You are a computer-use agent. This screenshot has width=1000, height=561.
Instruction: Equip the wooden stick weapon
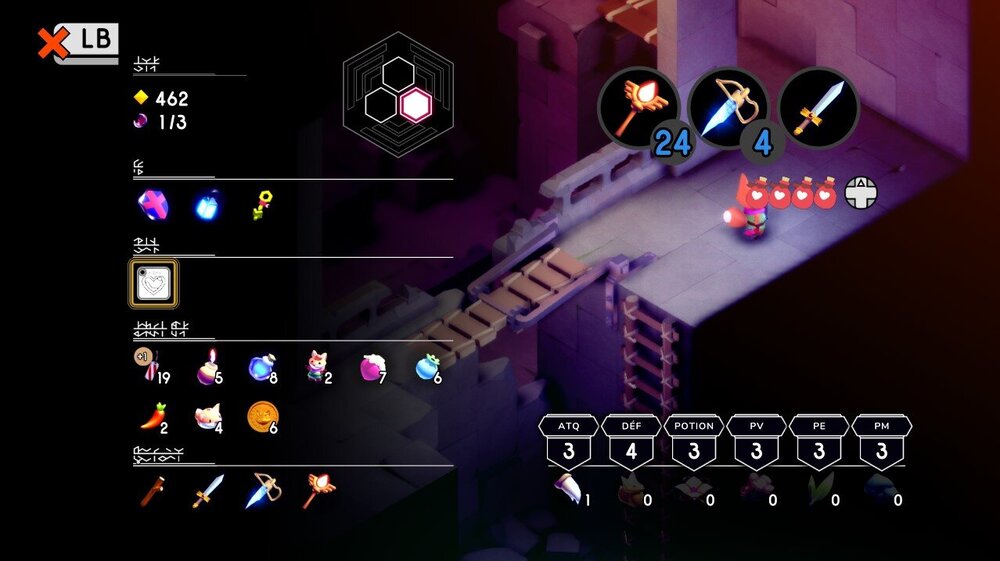152,491
